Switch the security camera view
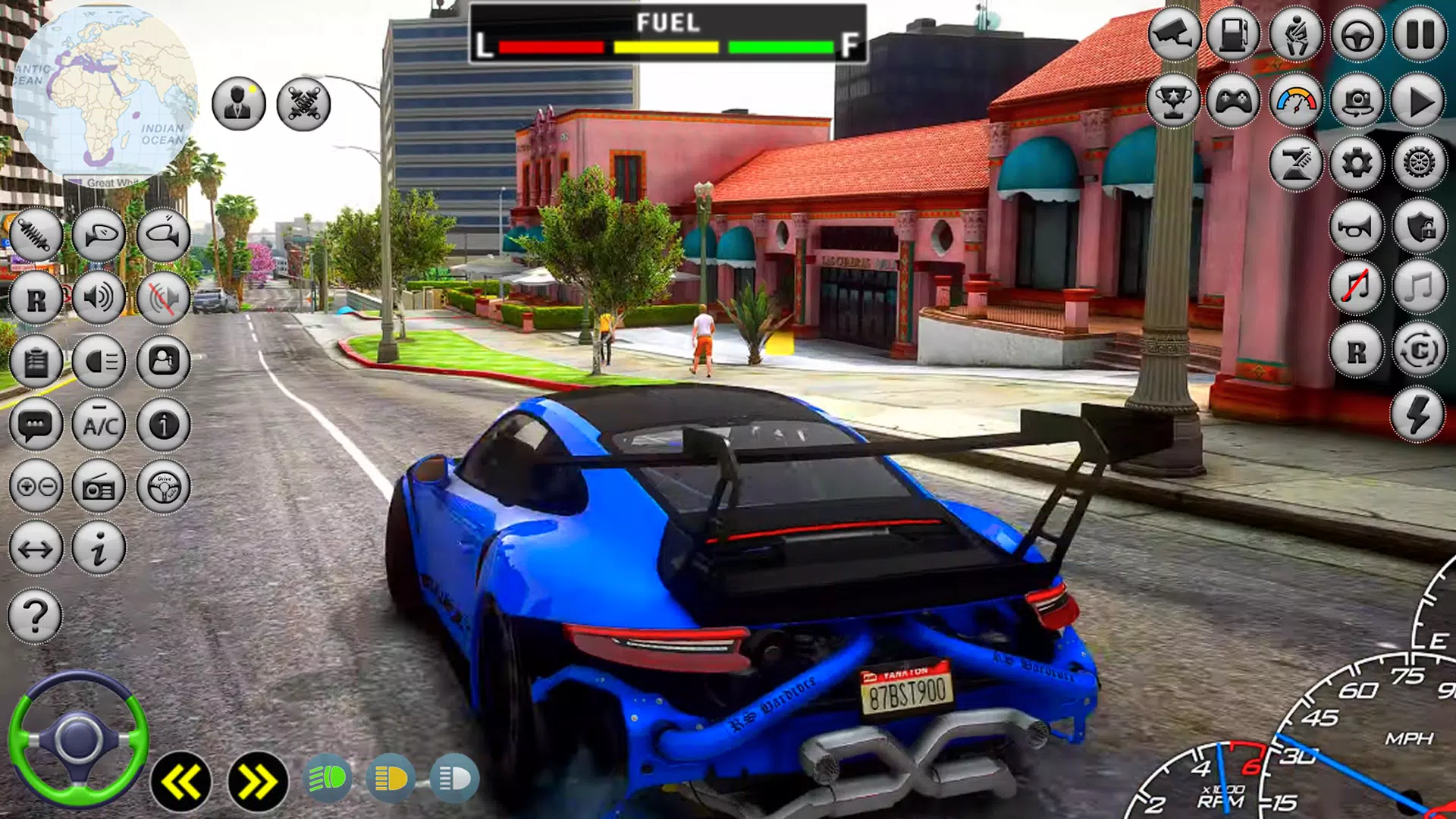This screenshot has width=1456, height=819. 1173,34
